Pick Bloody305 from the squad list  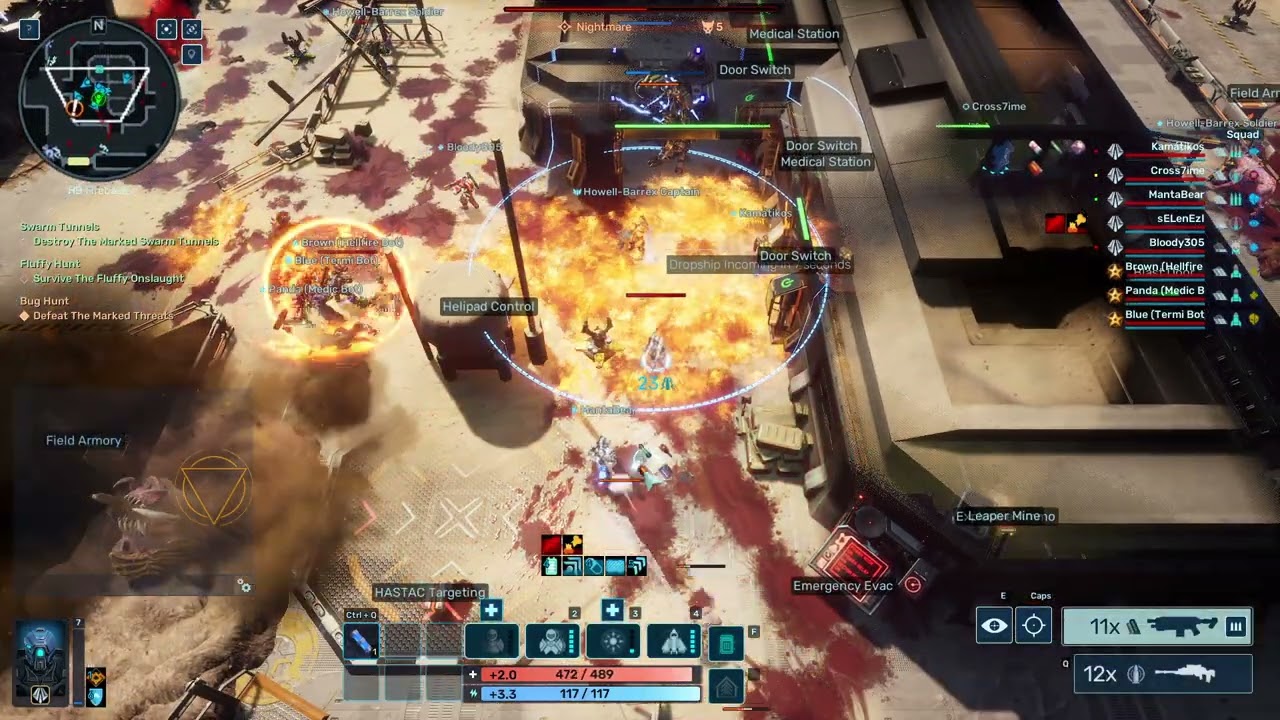[x=1176, y=243]
